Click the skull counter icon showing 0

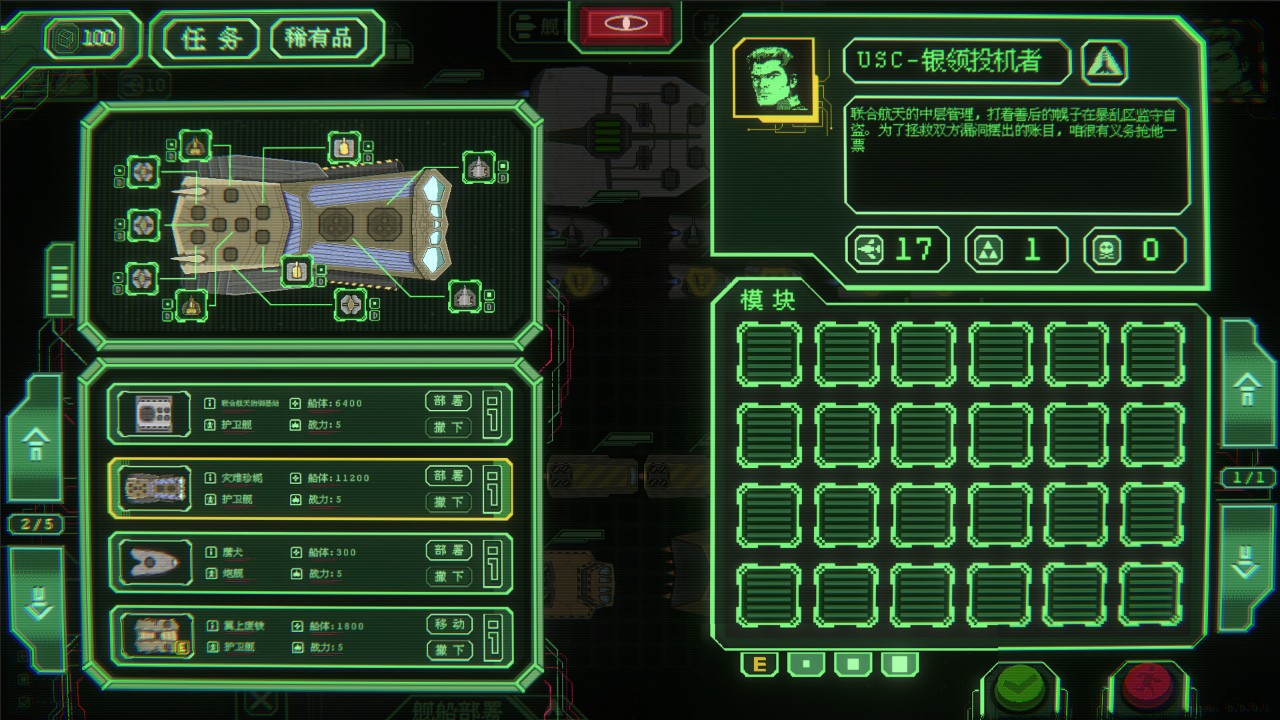coord(1109,249)
